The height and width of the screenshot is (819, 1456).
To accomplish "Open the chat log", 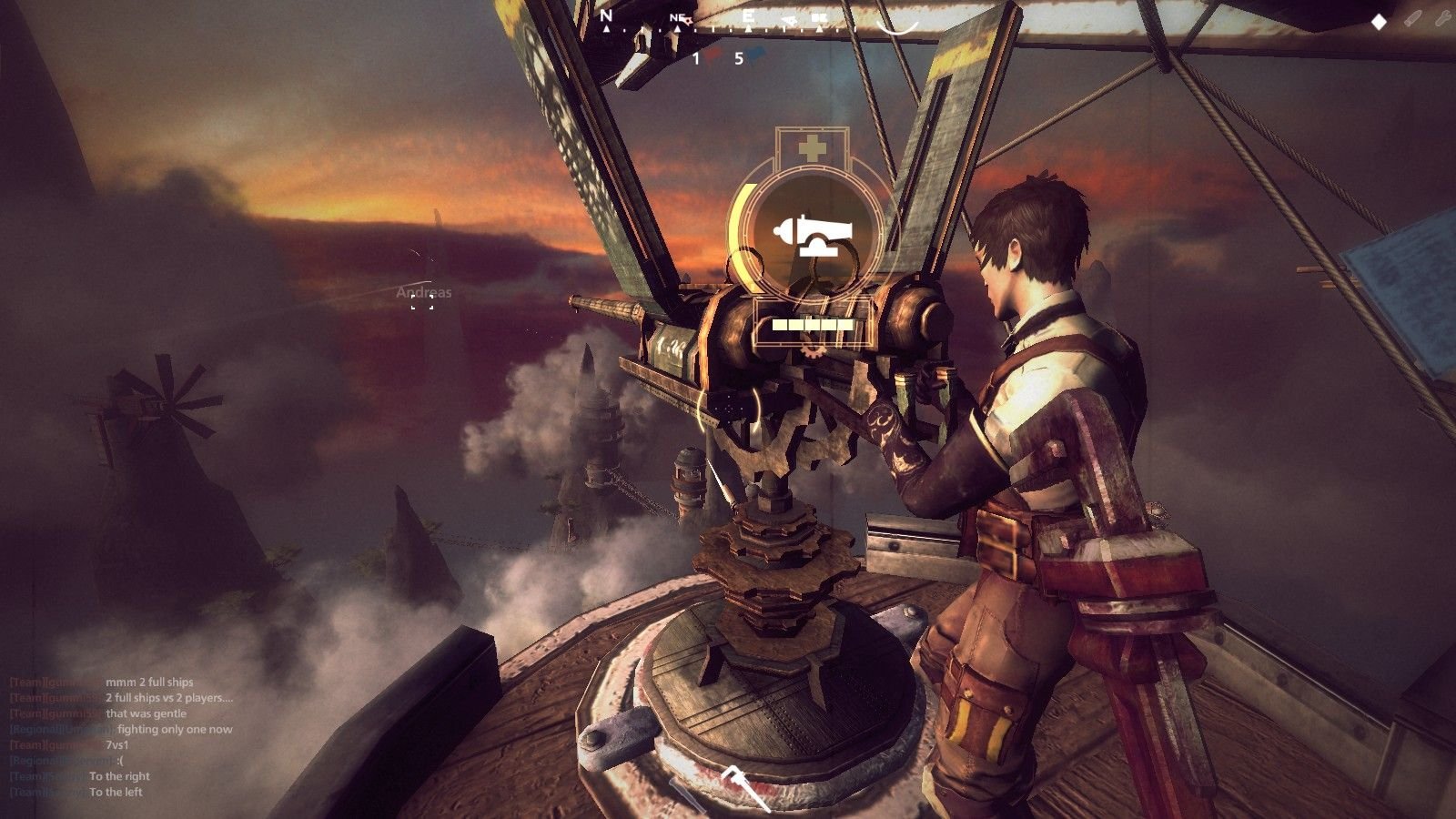I will click(x=121, y=737).
